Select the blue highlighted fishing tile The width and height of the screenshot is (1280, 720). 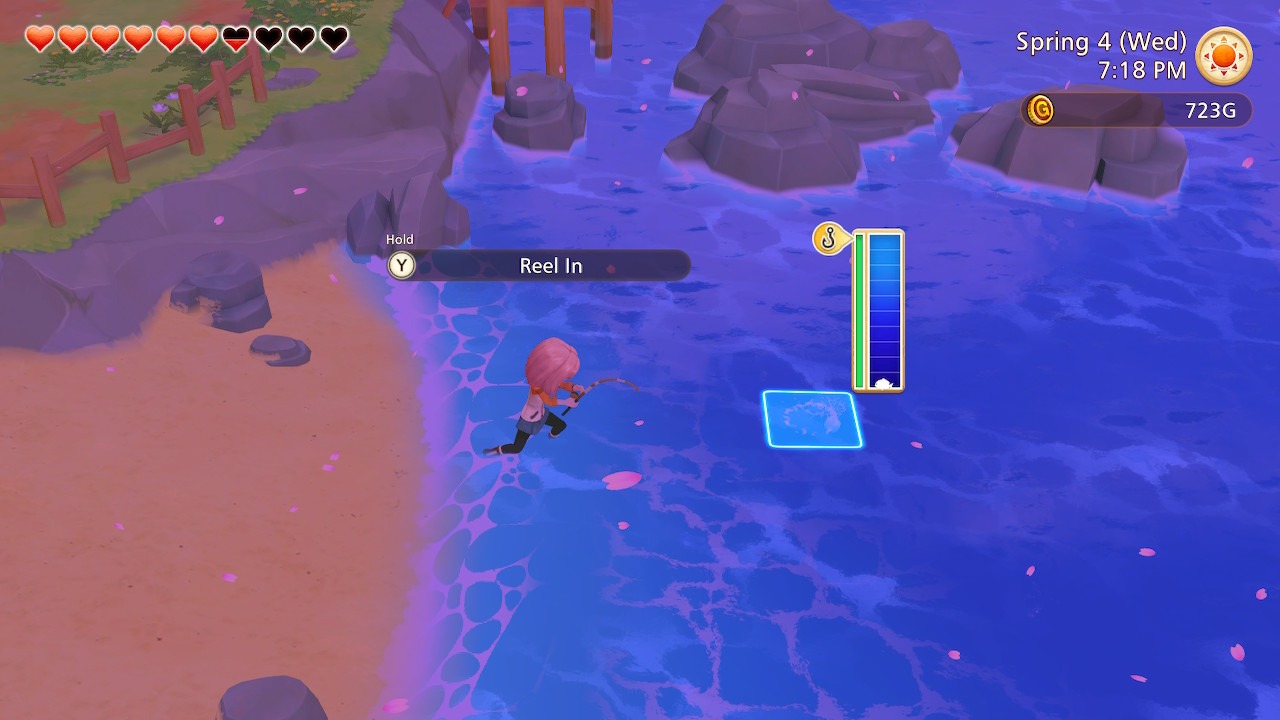click(x=812, y=419)
